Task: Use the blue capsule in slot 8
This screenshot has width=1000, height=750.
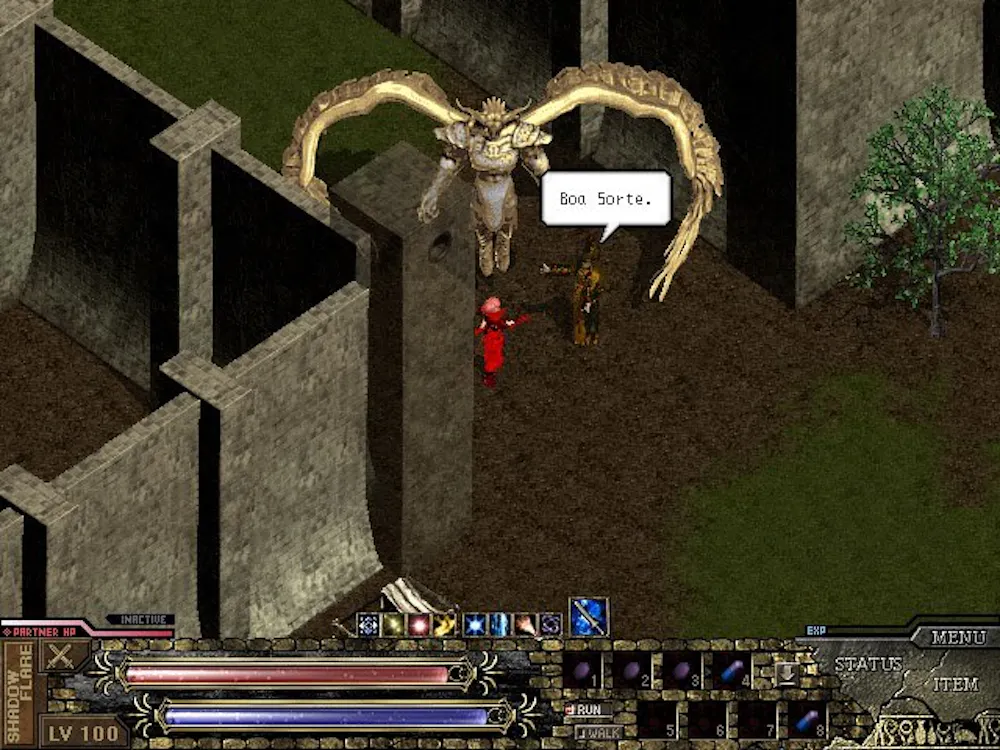Action: click(807, 719)
